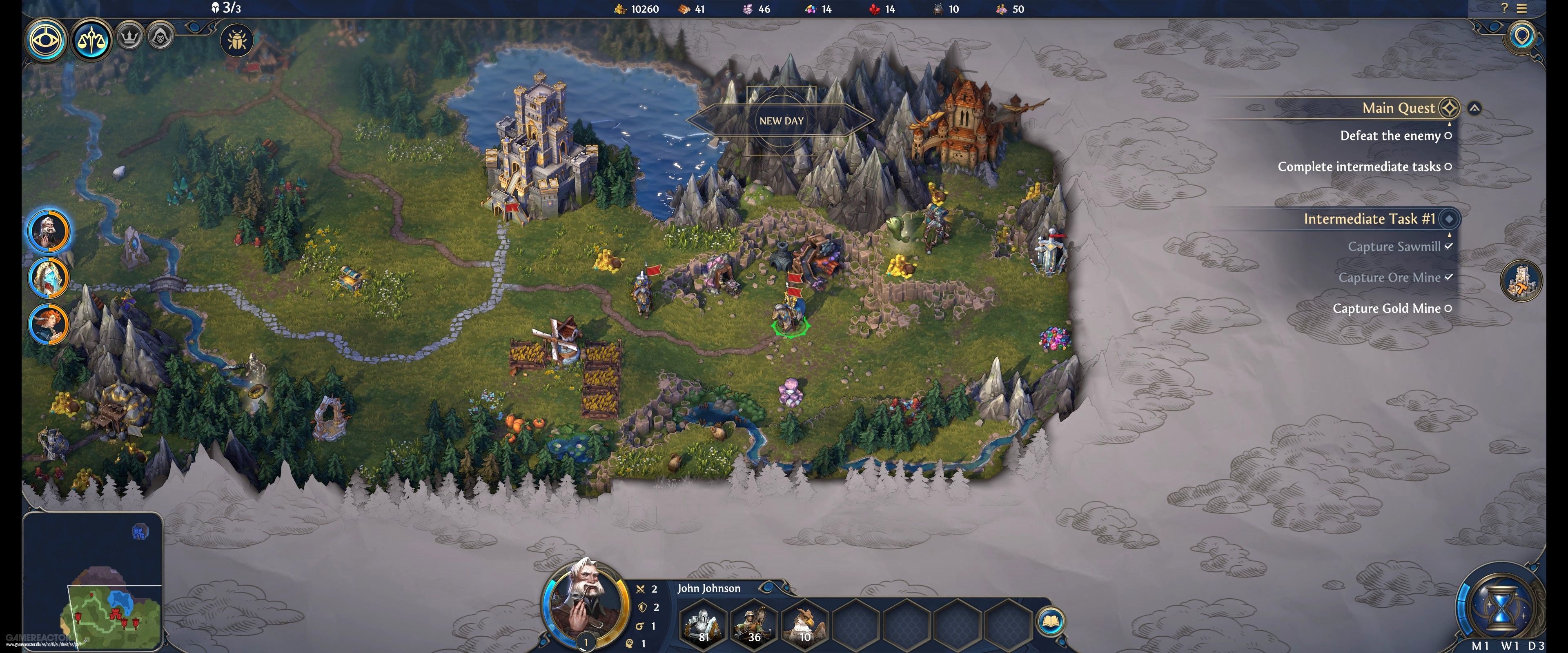Select the red-haired hero portrait
Screen dimensions: 1568x653
[49, 324]
